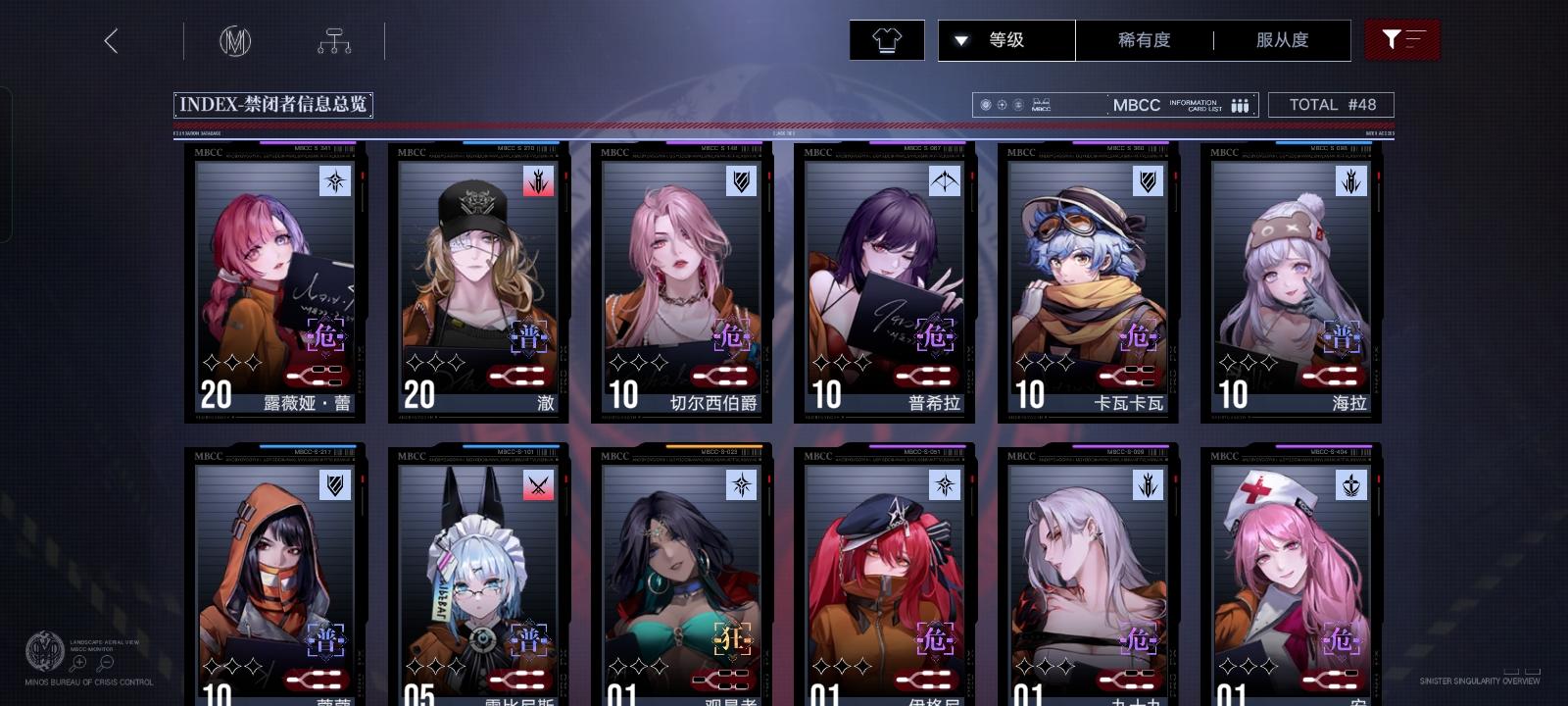Click the crossbow class icon on 普希拉's card
The image size is (1568, 706).
944,182
